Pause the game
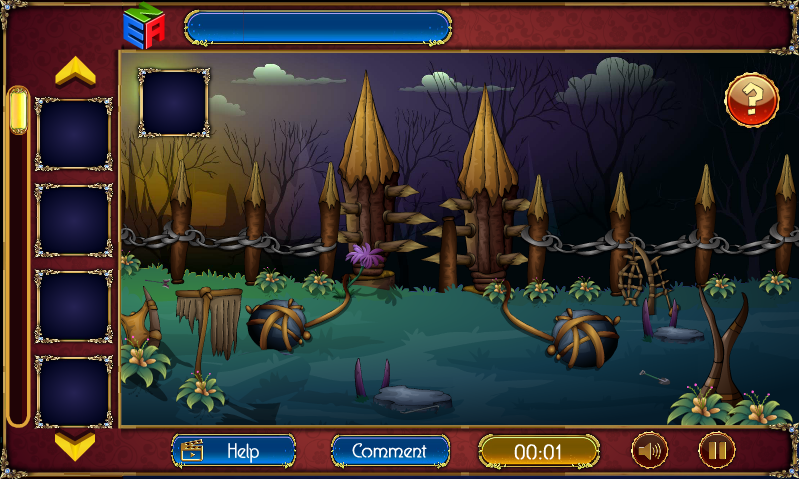Screen dimensions: 799x479 716,451
